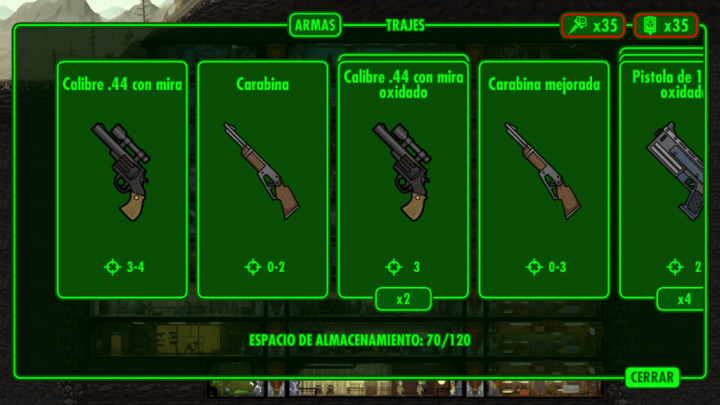Click the outfit counter x35 button
The image size is (720, 405).
point(665,25)
